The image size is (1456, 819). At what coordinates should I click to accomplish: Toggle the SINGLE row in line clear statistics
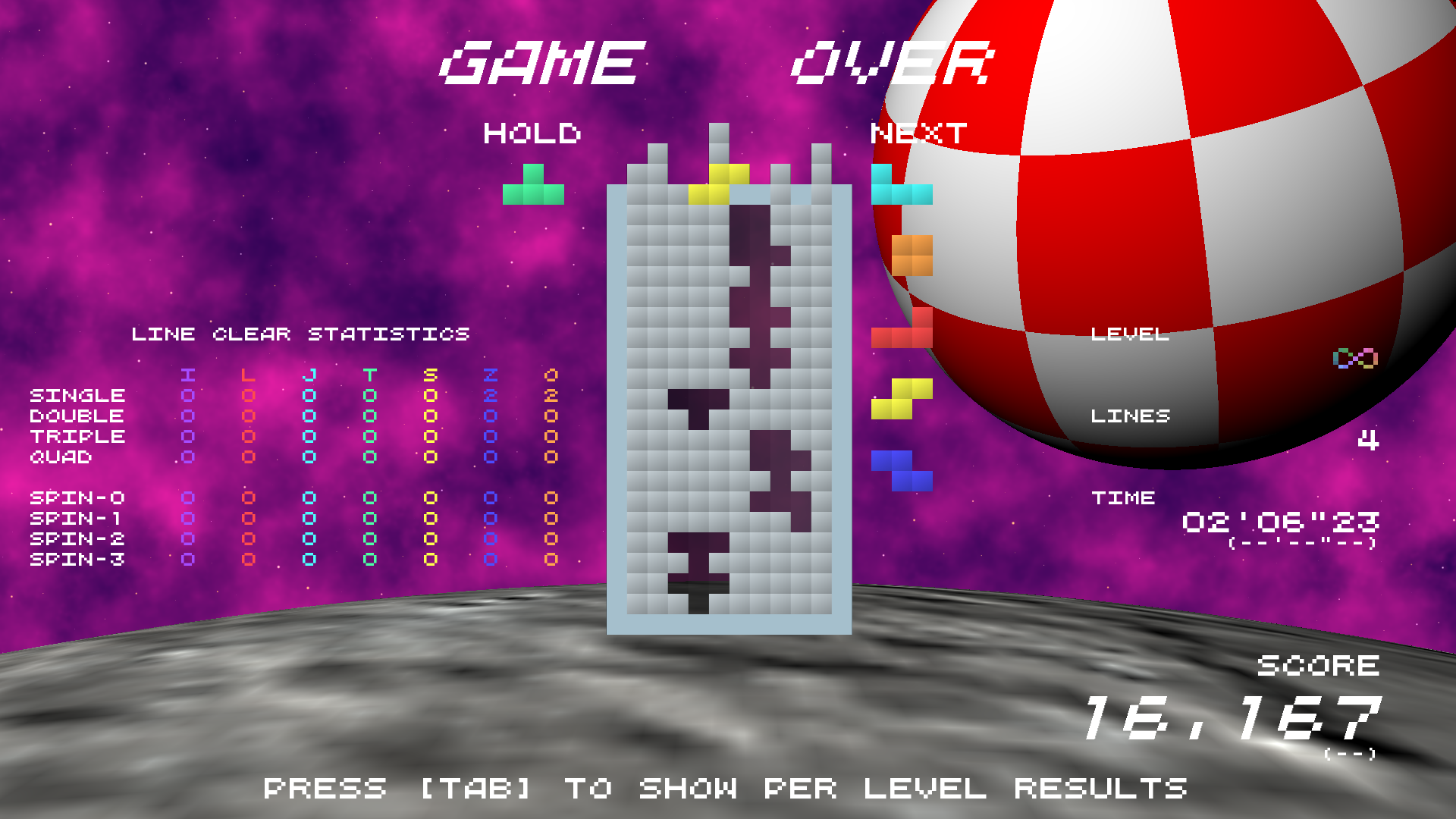click(x=76, y=395)
